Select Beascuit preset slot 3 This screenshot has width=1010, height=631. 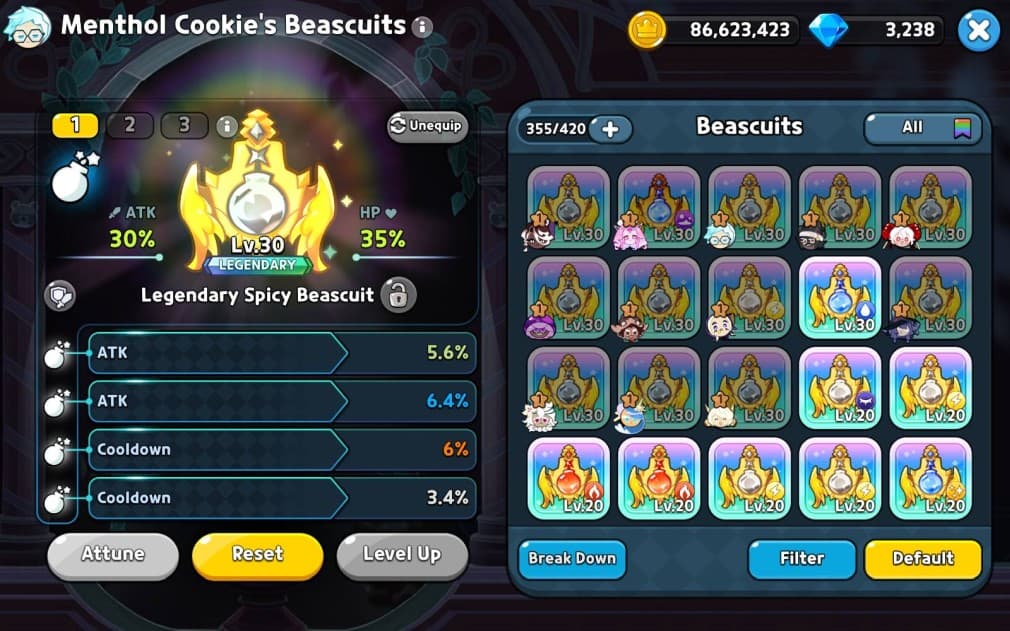[184, 126]
